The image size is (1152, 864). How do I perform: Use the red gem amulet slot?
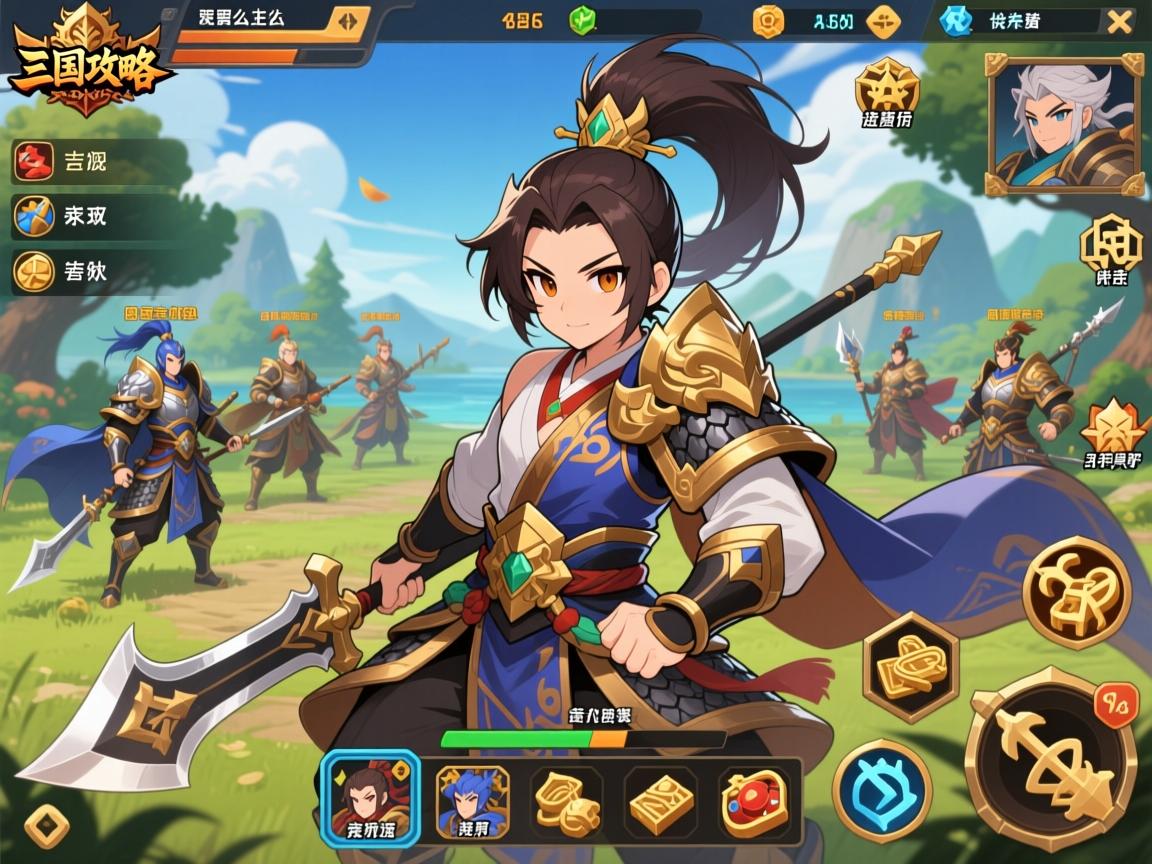[756, 801]
